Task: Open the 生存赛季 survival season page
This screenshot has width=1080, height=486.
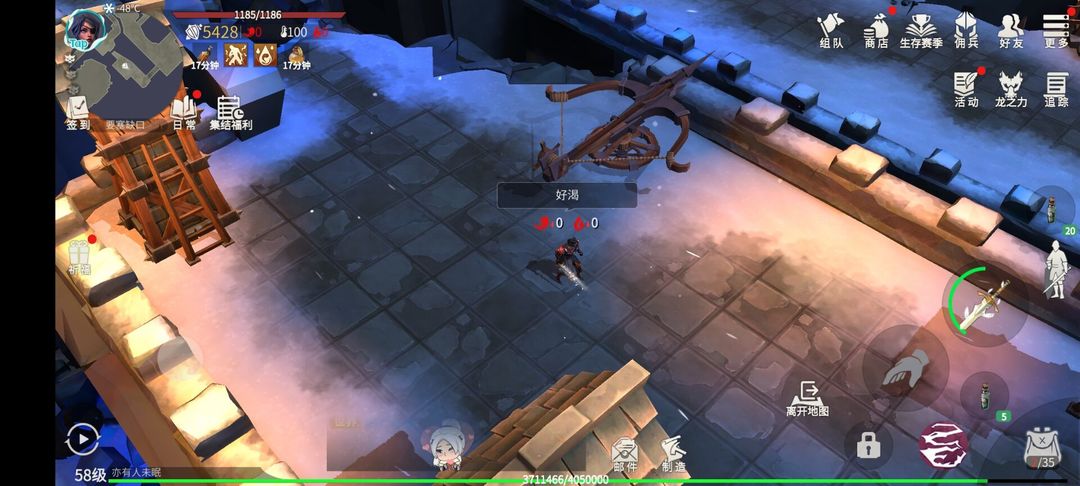Action: click(x=920, y=31)
